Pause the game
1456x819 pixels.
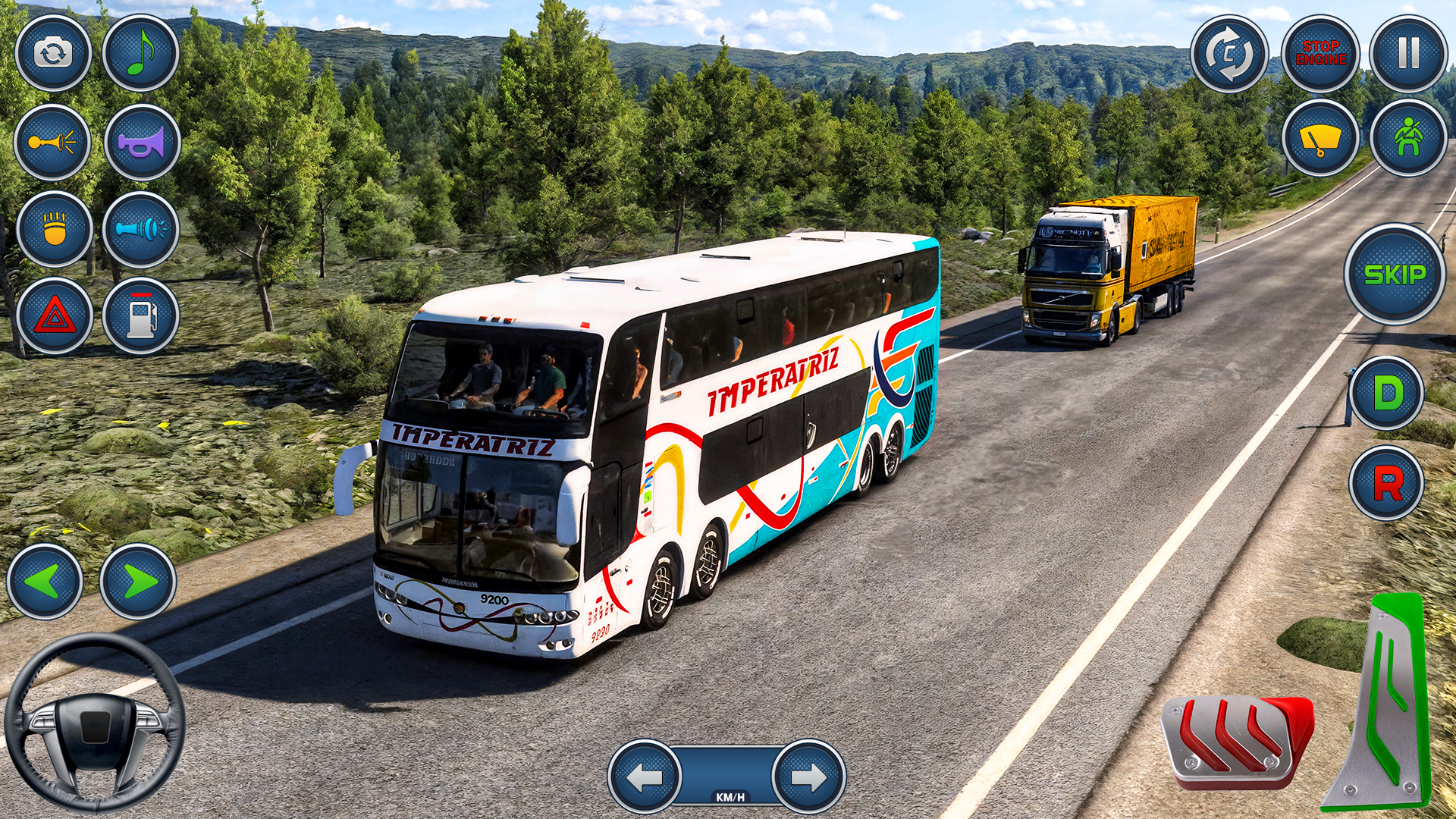[x=1407, y=53]
